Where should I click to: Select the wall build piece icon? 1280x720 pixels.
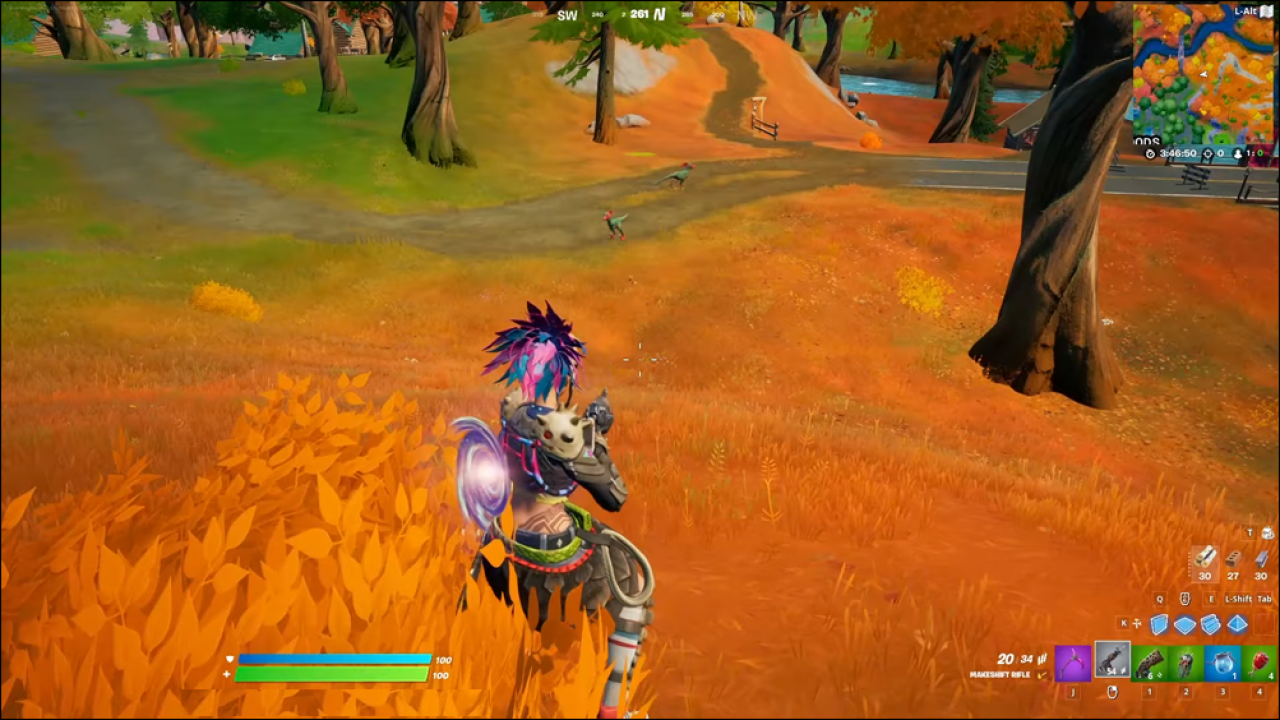(x=1157, y=623)
